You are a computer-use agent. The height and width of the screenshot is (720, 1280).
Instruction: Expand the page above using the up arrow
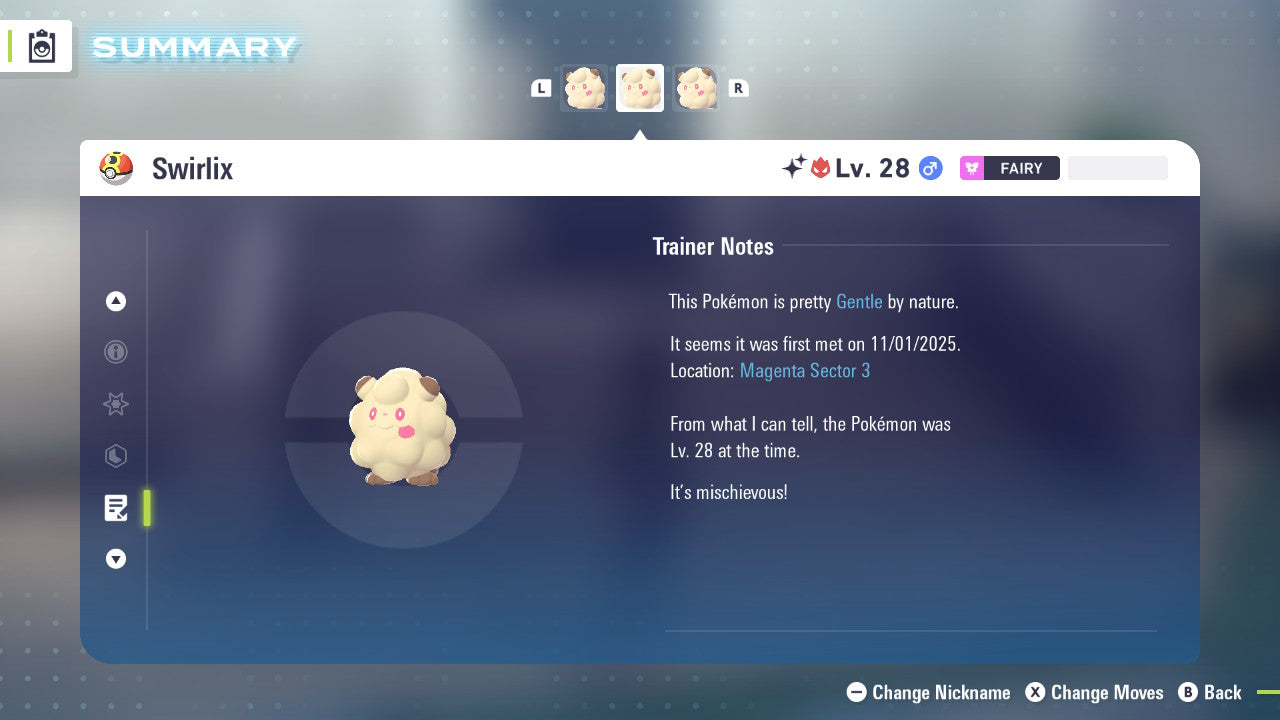116,301
